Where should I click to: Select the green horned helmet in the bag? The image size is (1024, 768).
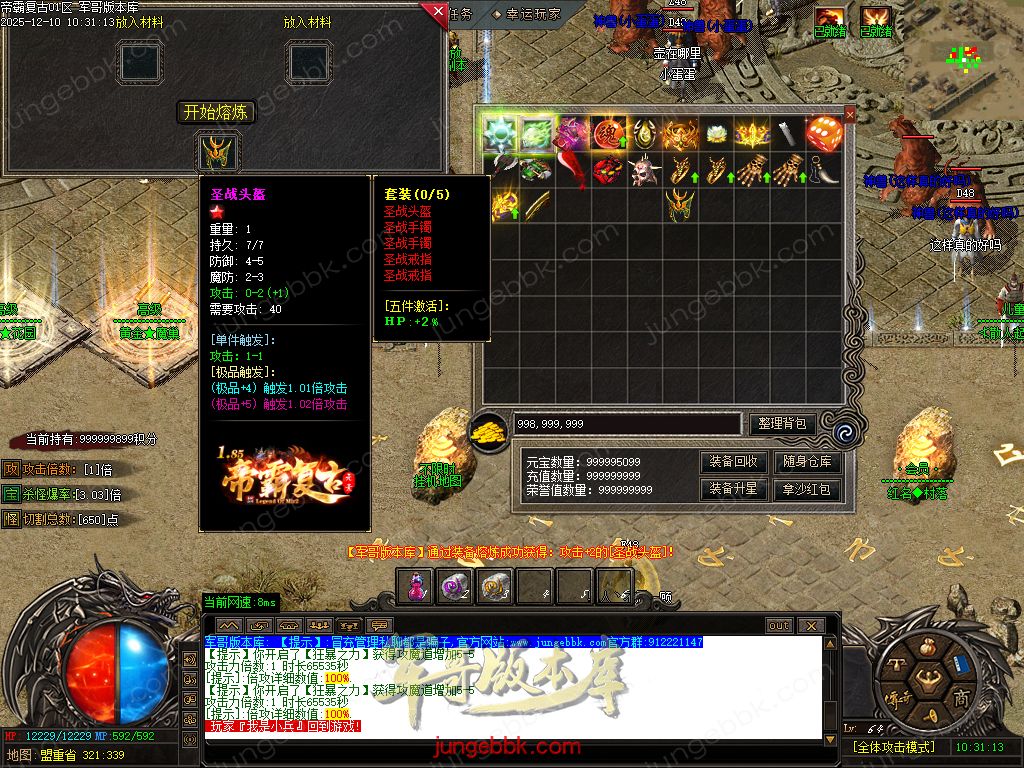680,205
